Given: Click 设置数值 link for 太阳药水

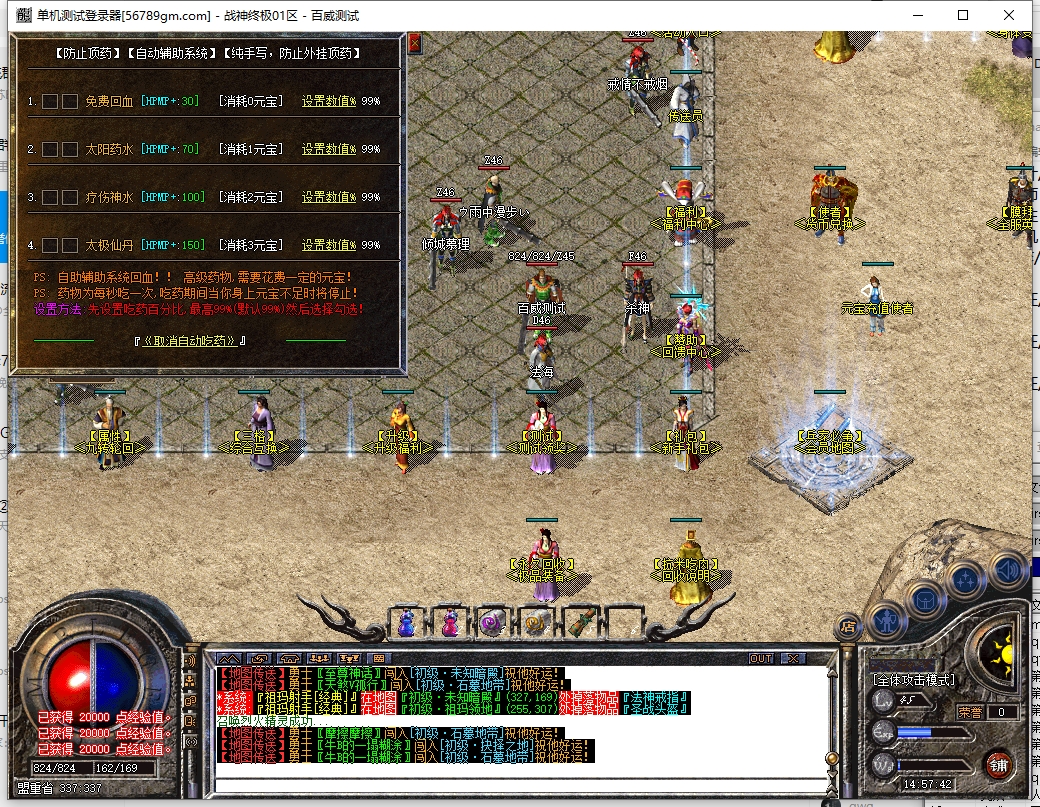Looking at the screenshot, I should pyautogui.click(x=329, y=149).
